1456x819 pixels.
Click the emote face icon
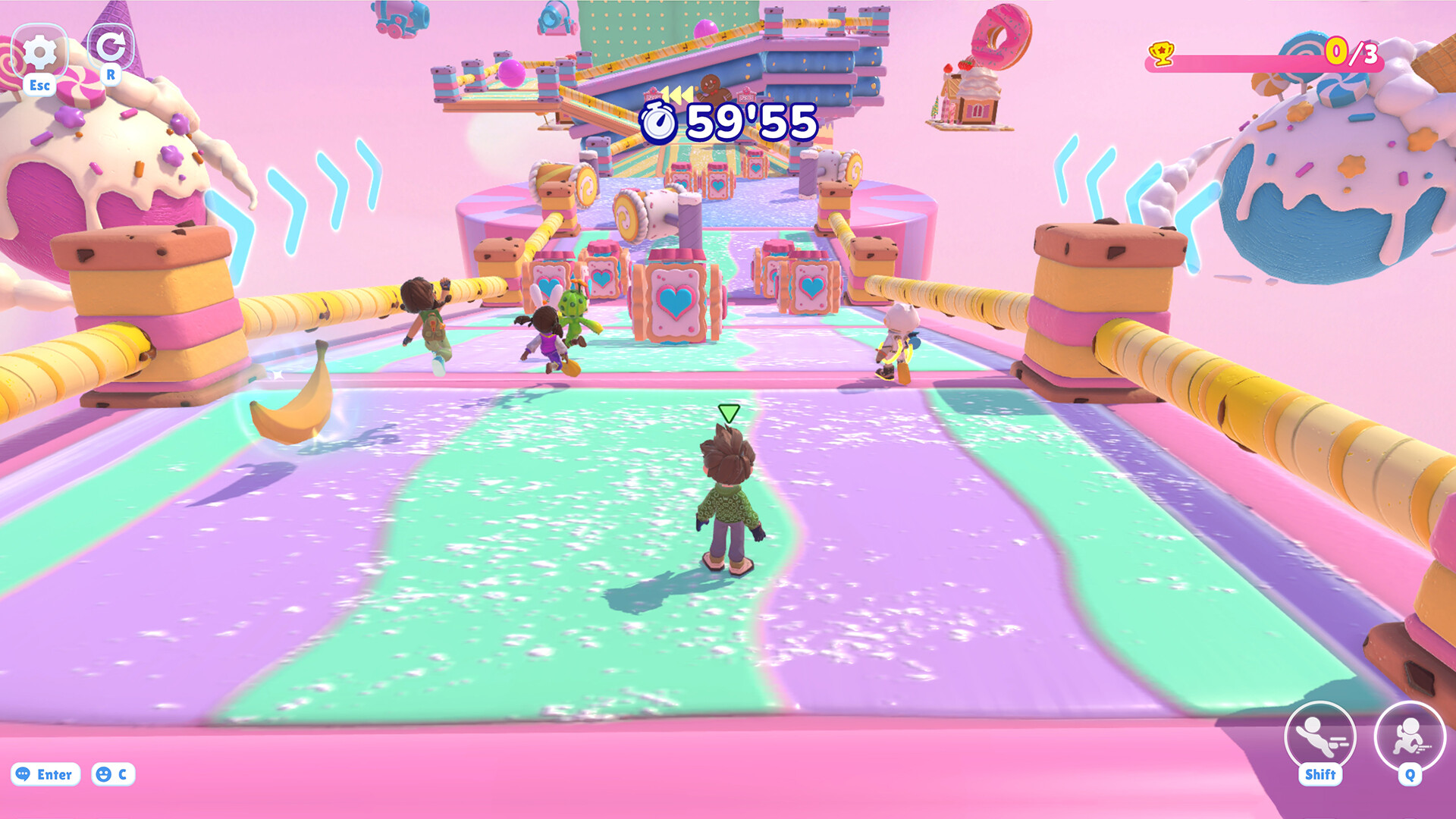point(103,774)
